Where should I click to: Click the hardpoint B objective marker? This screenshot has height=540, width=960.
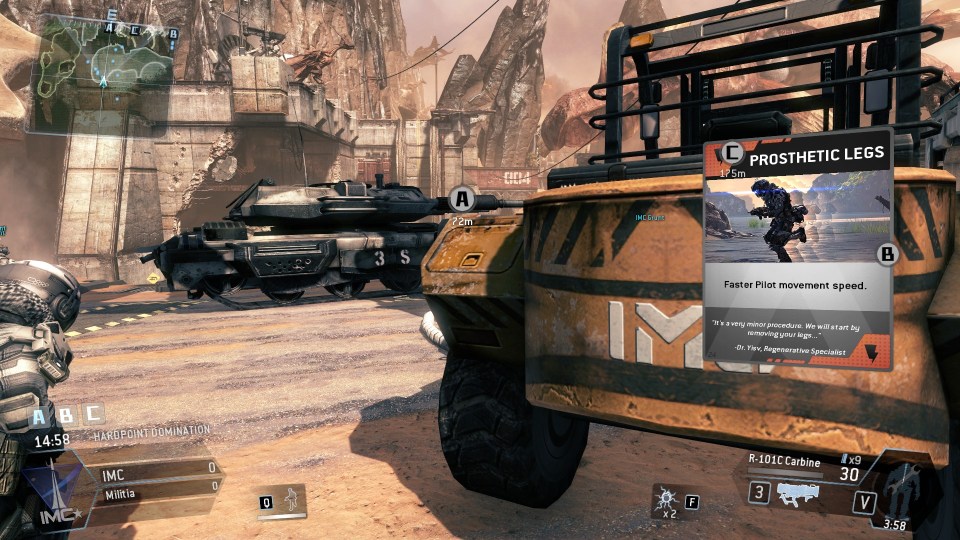click(886, 254)
